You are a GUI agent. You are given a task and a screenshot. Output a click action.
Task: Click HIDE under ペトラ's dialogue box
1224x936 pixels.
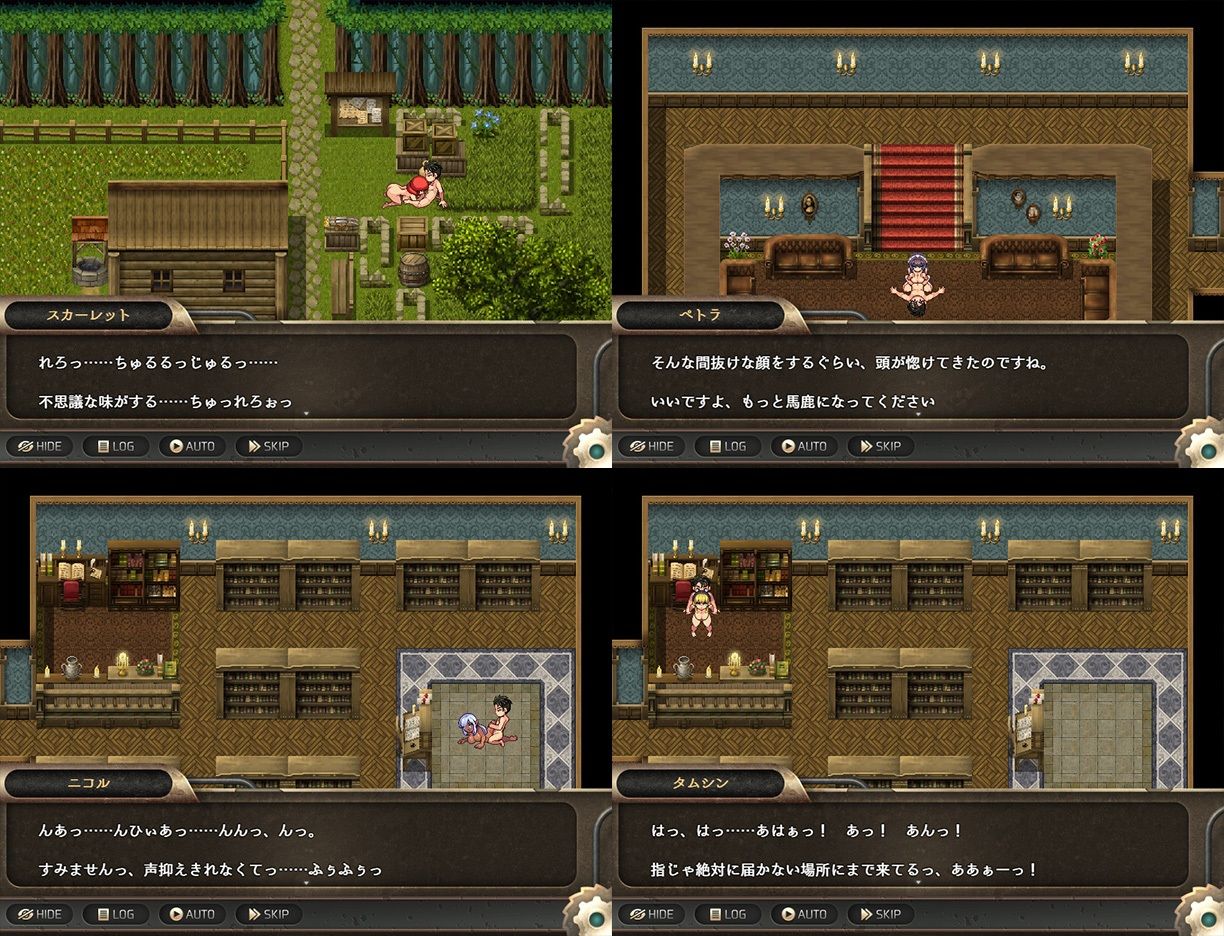651,446
